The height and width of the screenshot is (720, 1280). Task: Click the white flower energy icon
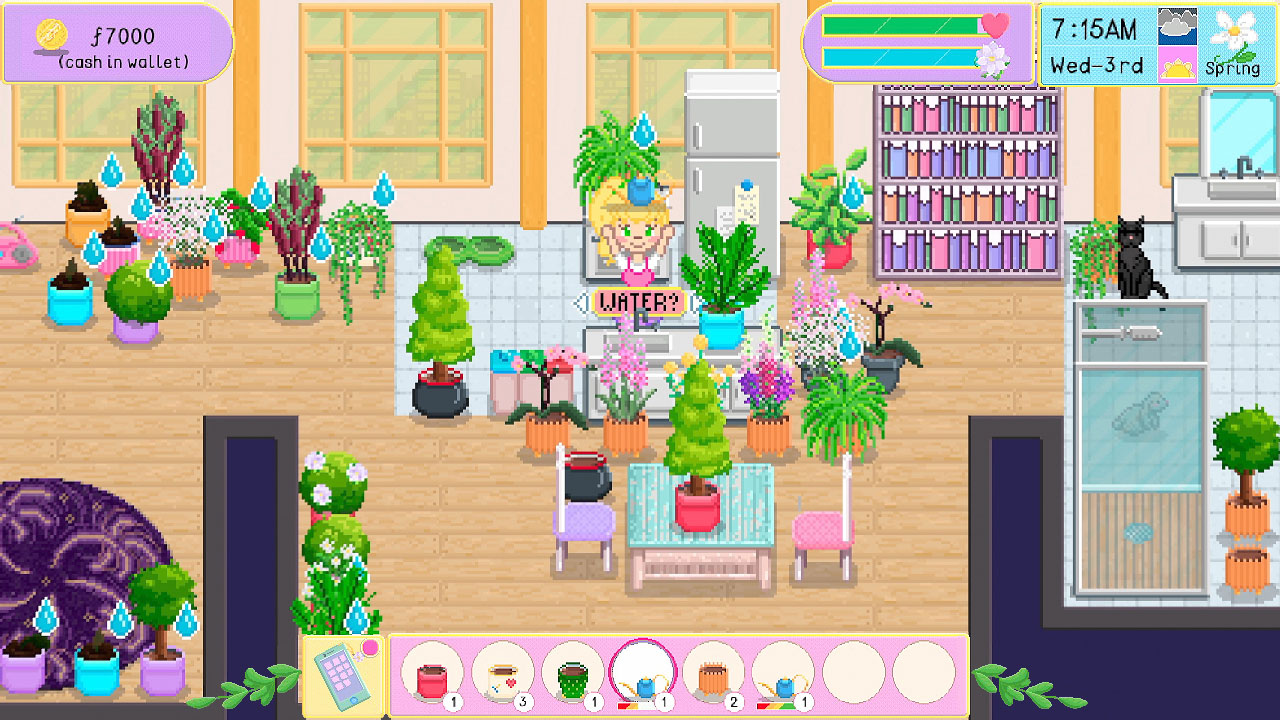point(991,58)
